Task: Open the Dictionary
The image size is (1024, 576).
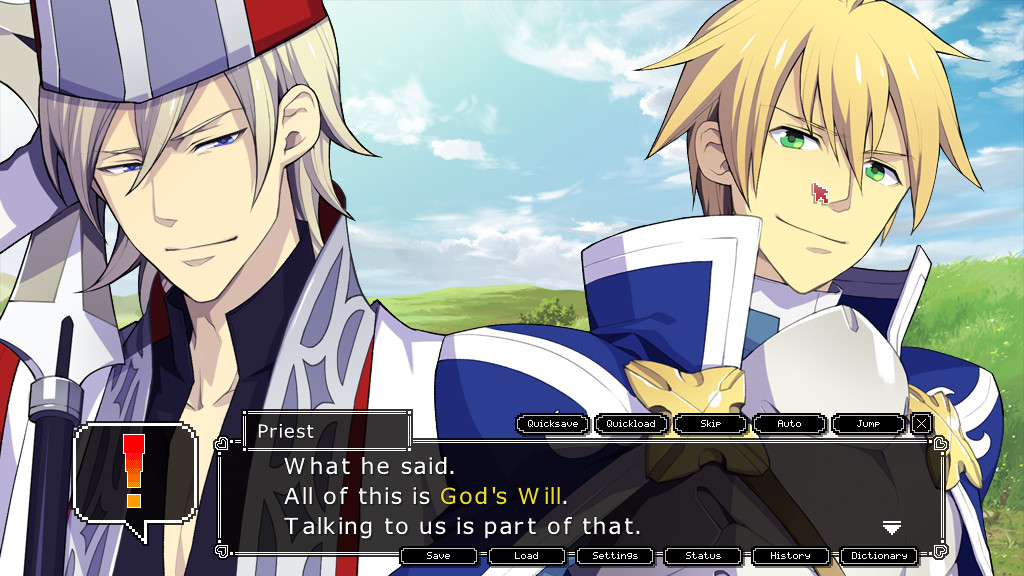Action: [879, 556]
